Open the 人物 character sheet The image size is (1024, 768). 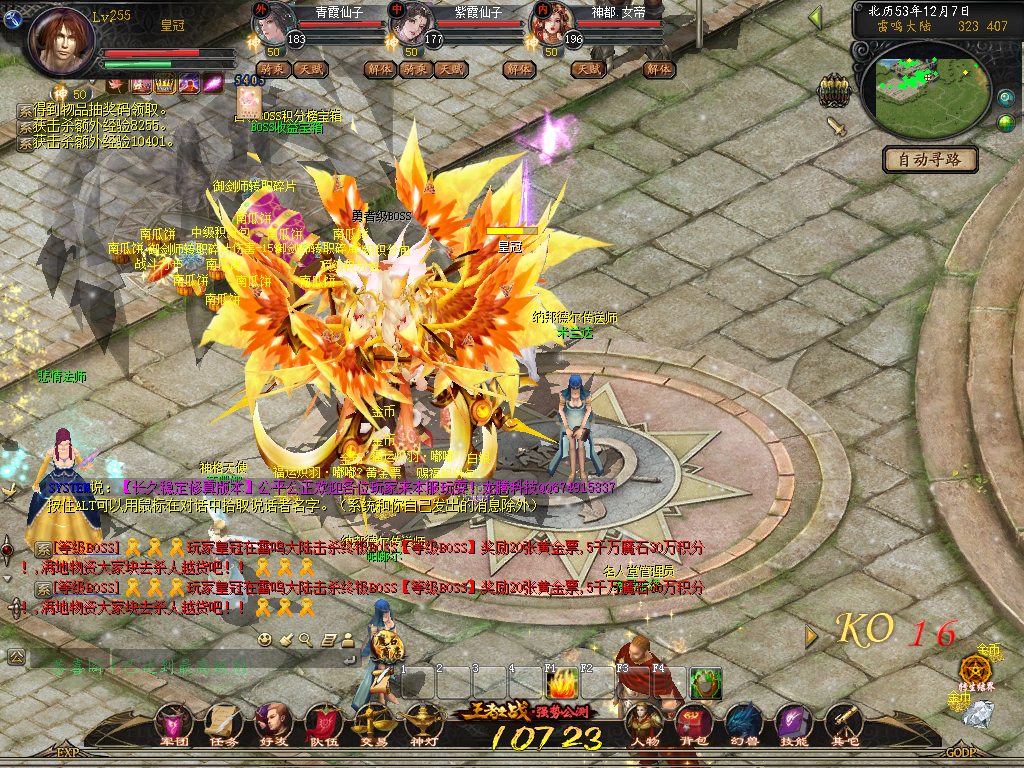(x=645, y=722)
